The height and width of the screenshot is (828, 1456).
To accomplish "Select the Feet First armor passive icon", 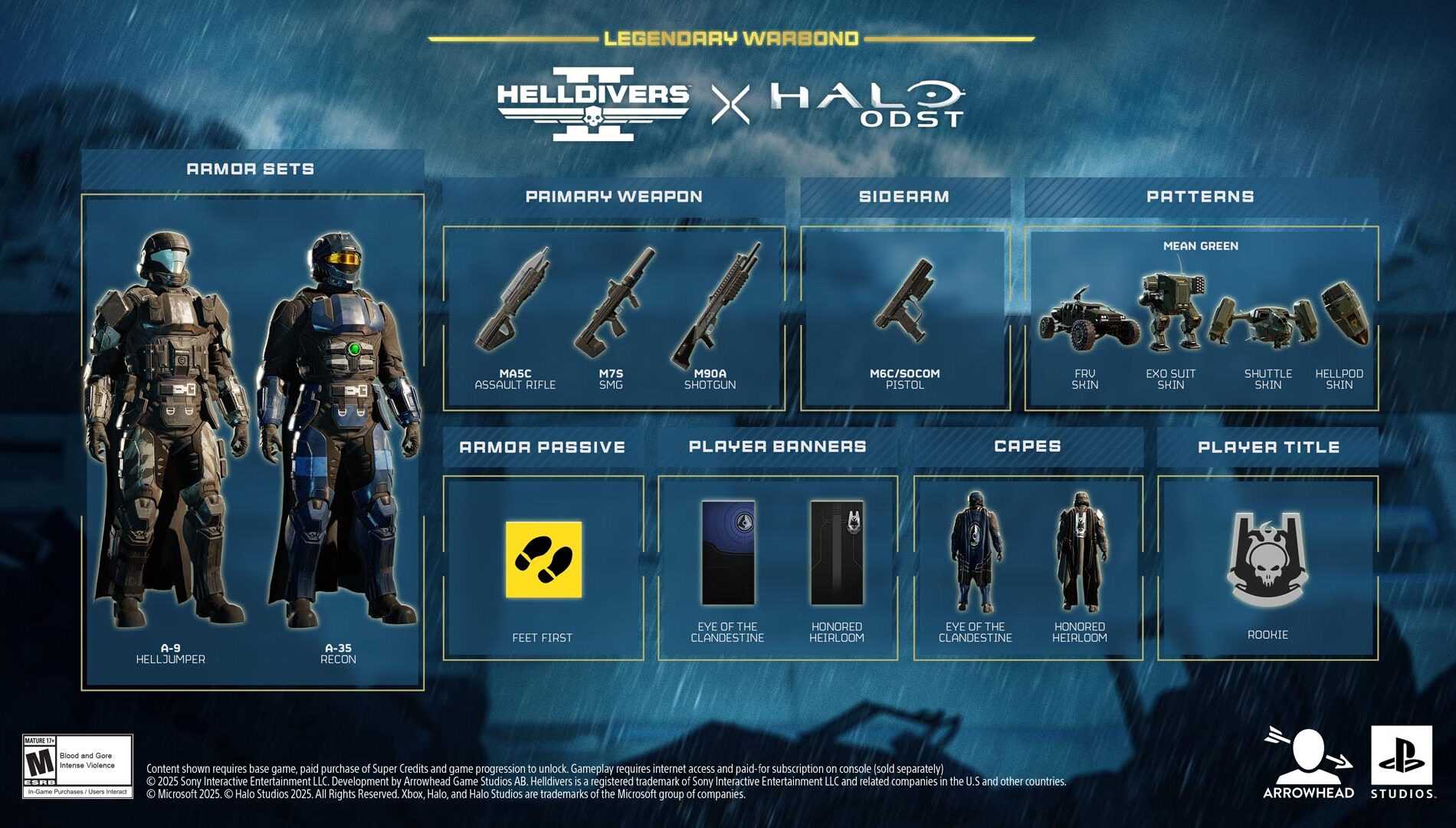I will pyautogui.click(x=543, y=560).
